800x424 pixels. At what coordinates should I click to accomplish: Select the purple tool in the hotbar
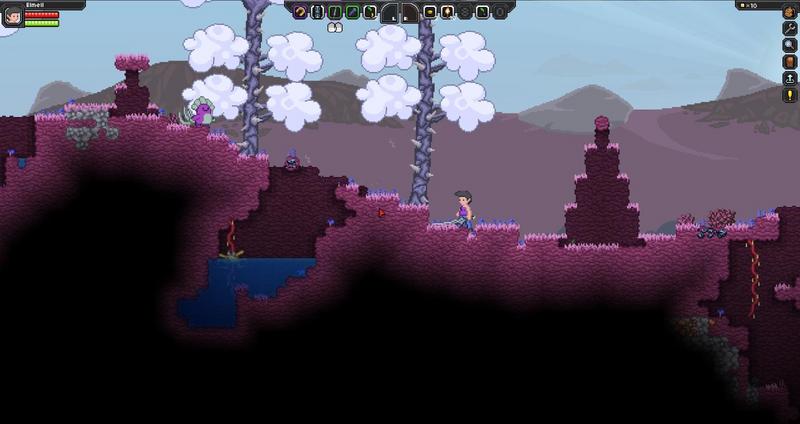(352, 12)
